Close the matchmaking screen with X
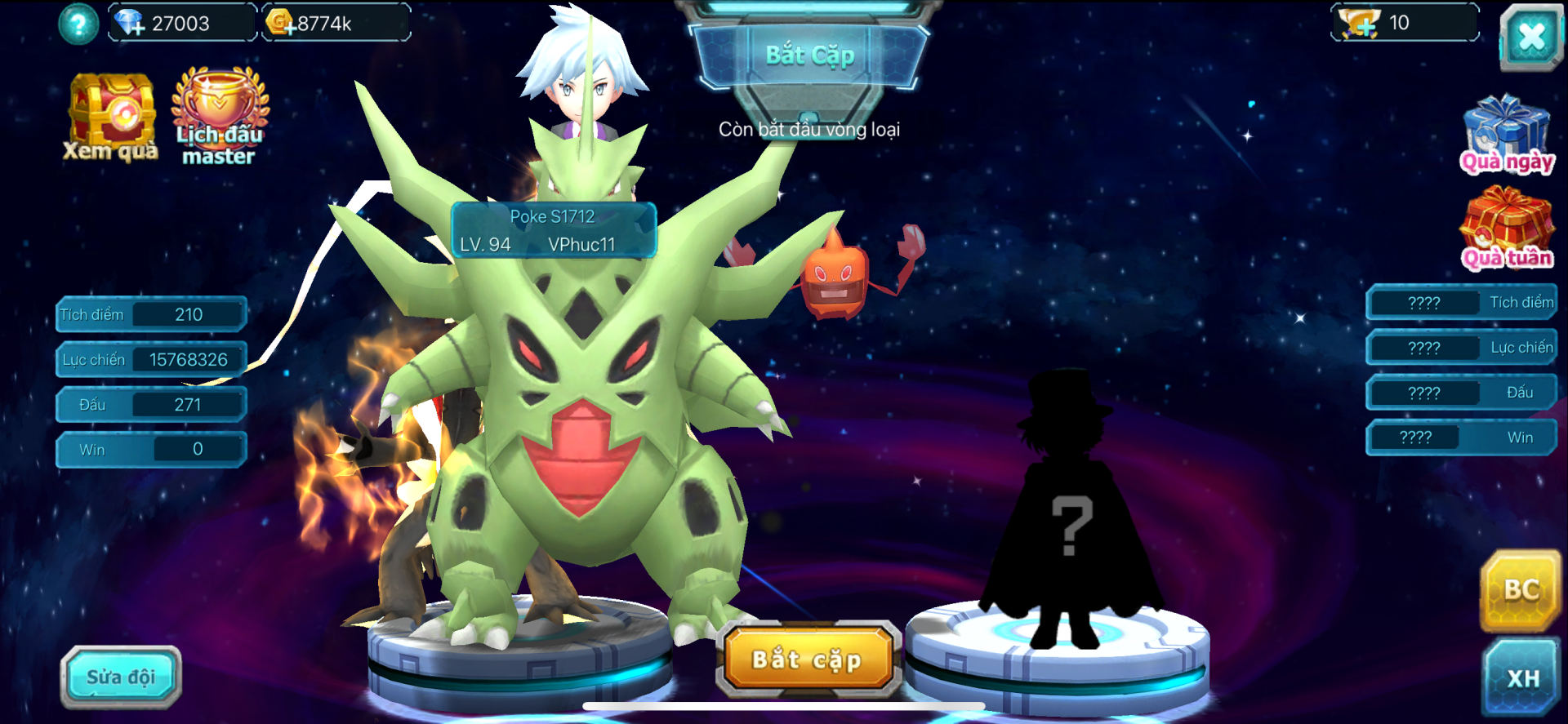Screen dimensions: 1568x724 coord(1531,37)
